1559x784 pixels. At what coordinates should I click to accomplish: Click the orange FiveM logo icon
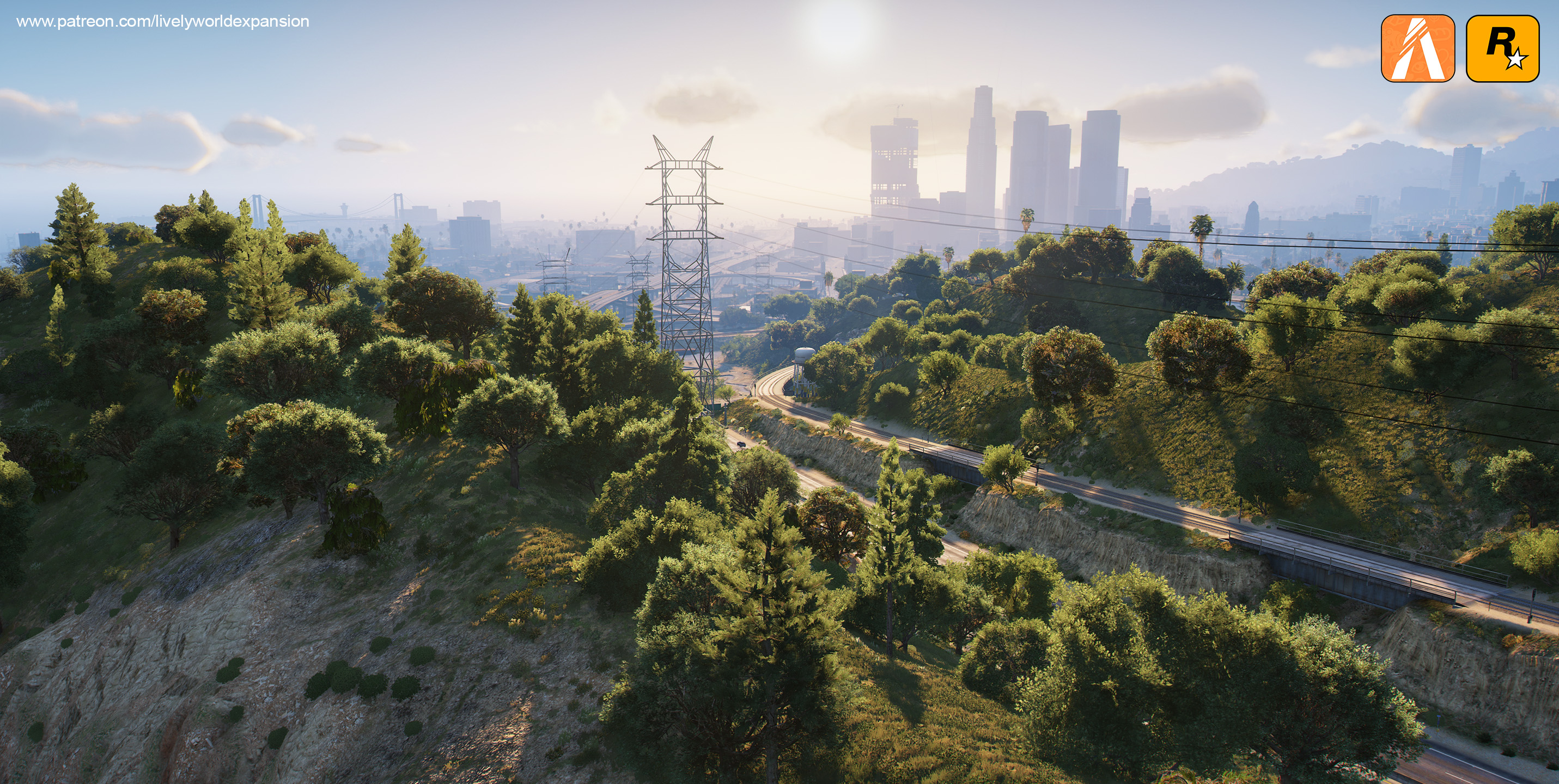point(1417,48)
